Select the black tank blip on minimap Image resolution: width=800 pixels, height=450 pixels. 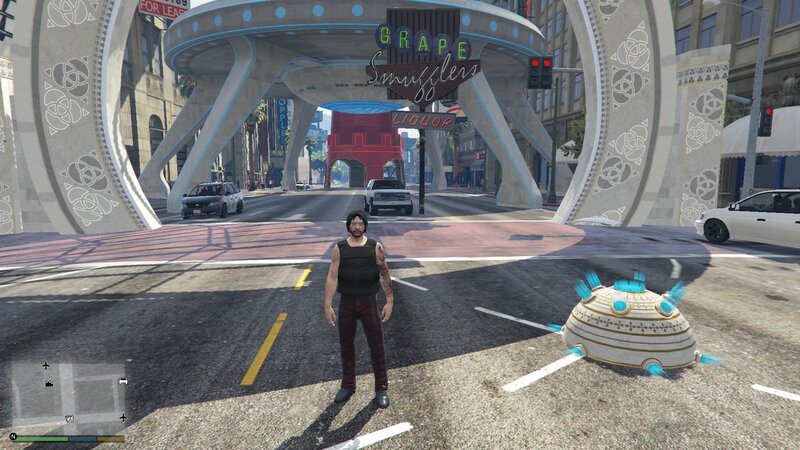pyautogui.click(x=49, y=384)
